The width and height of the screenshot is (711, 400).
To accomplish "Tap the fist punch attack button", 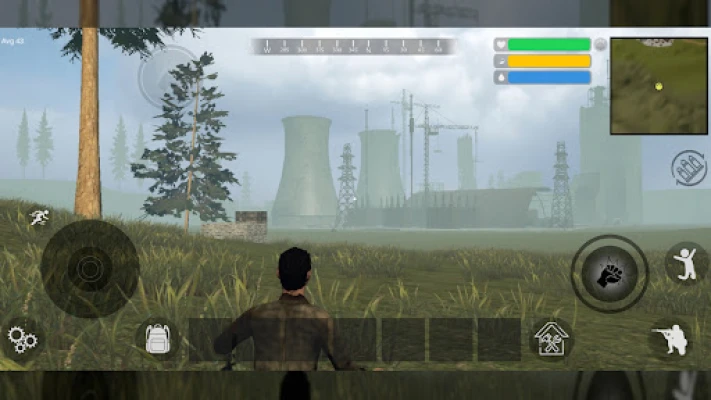I will pyautogui.click(x=609, y=273).
